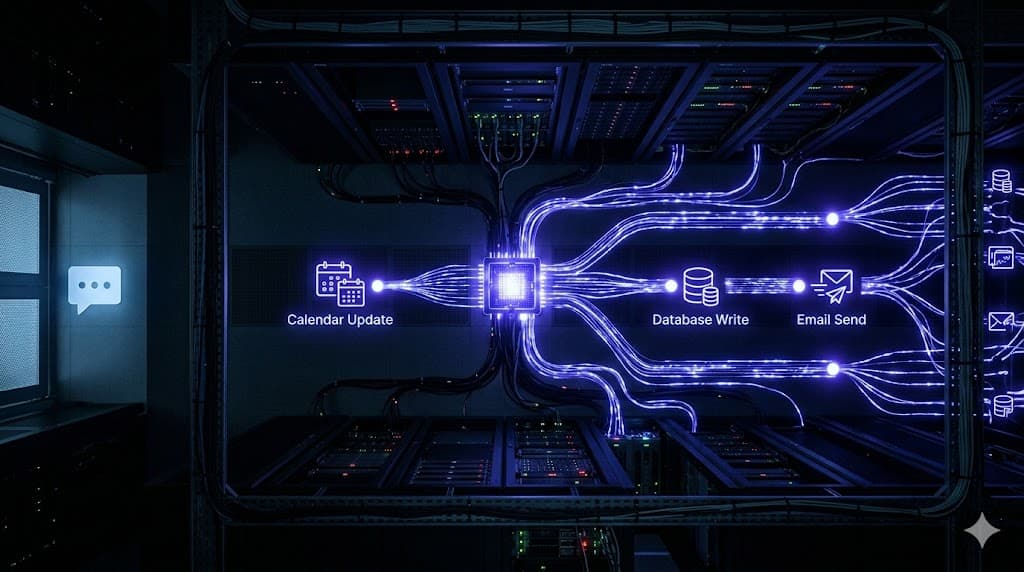
Task: Choose the Email Send icon
Action: (x=832, y=285)
